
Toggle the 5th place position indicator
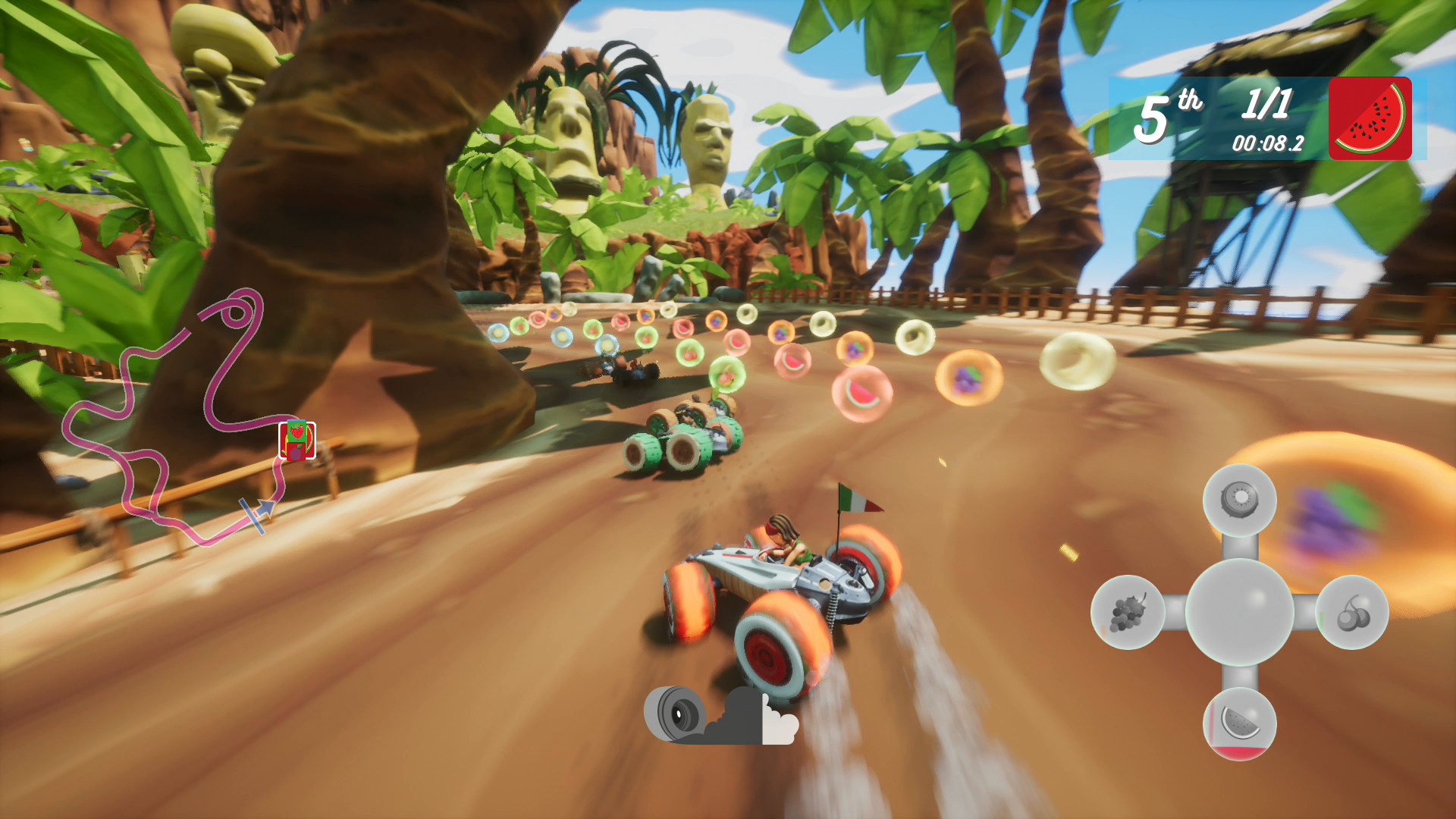pyautogui.click(x=1168, y=114)
